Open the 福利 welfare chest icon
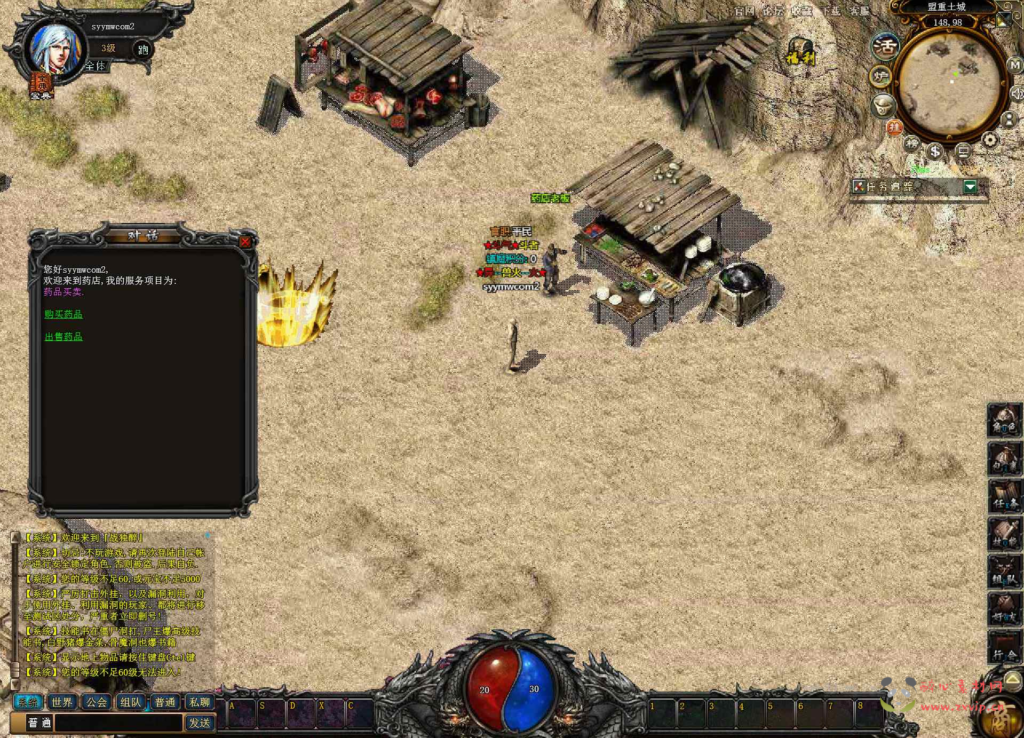The width and height of the screenshot is (1024, 738). 799,50
